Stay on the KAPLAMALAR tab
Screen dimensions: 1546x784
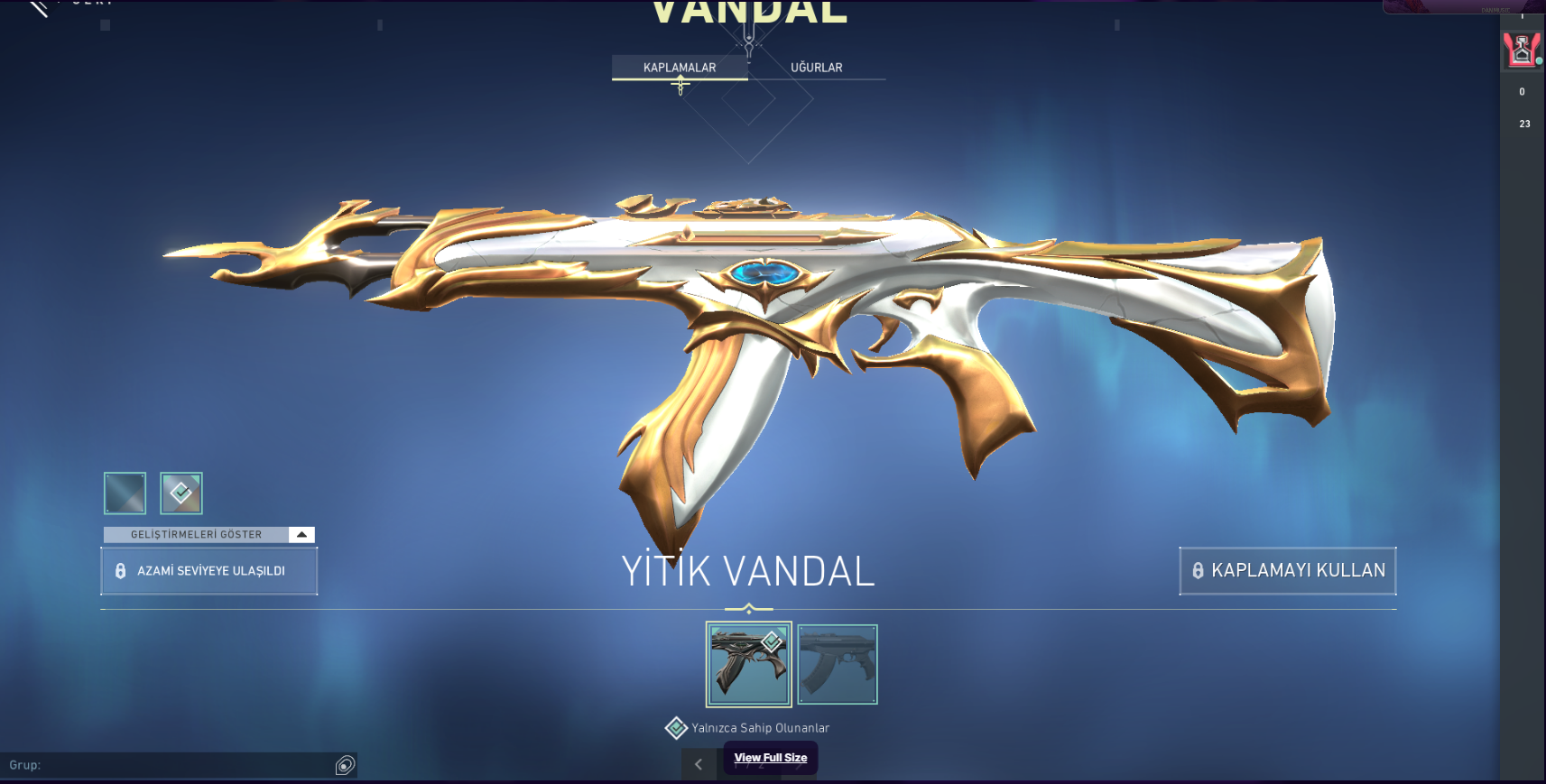pyautogui.click(x=678, y=67)
